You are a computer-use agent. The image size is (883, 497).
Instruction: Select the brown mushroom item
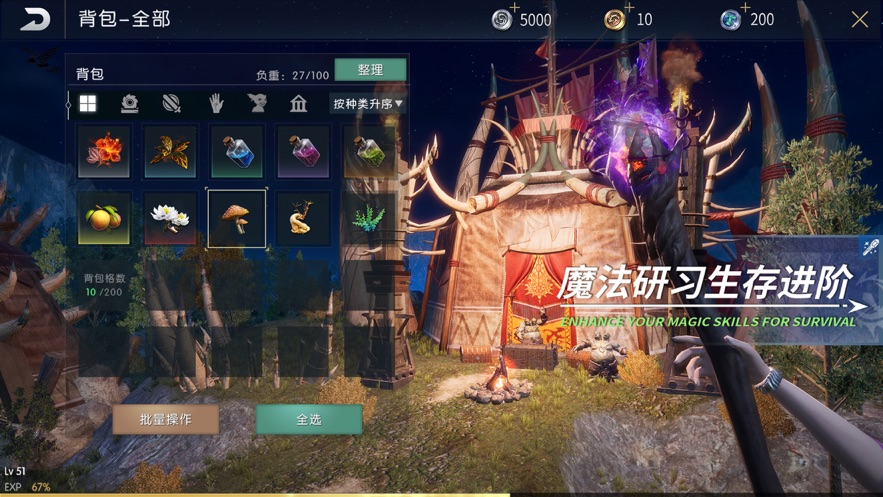click(x=237, y=218)
